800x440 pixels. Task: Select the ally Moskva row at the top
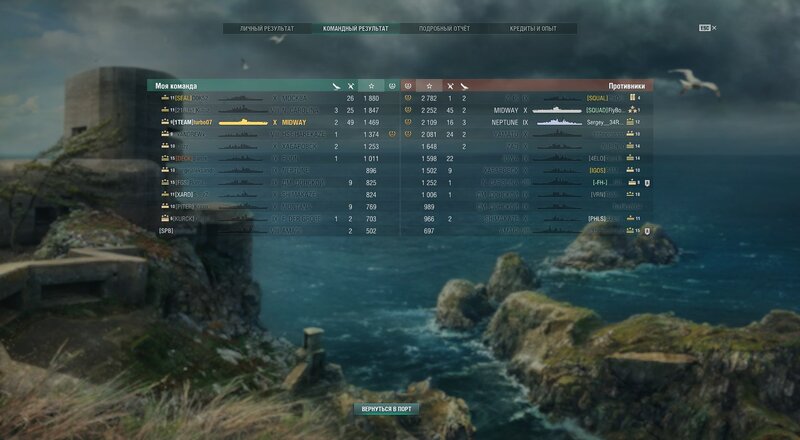[x=270, y=99]
